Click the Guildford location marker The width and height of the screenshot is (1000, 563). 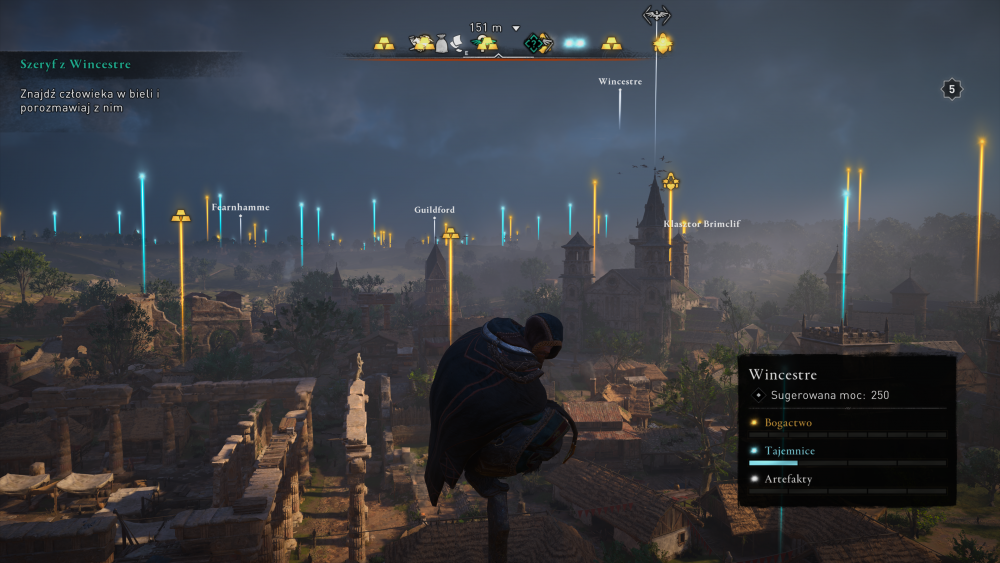(x=434, y=210)
